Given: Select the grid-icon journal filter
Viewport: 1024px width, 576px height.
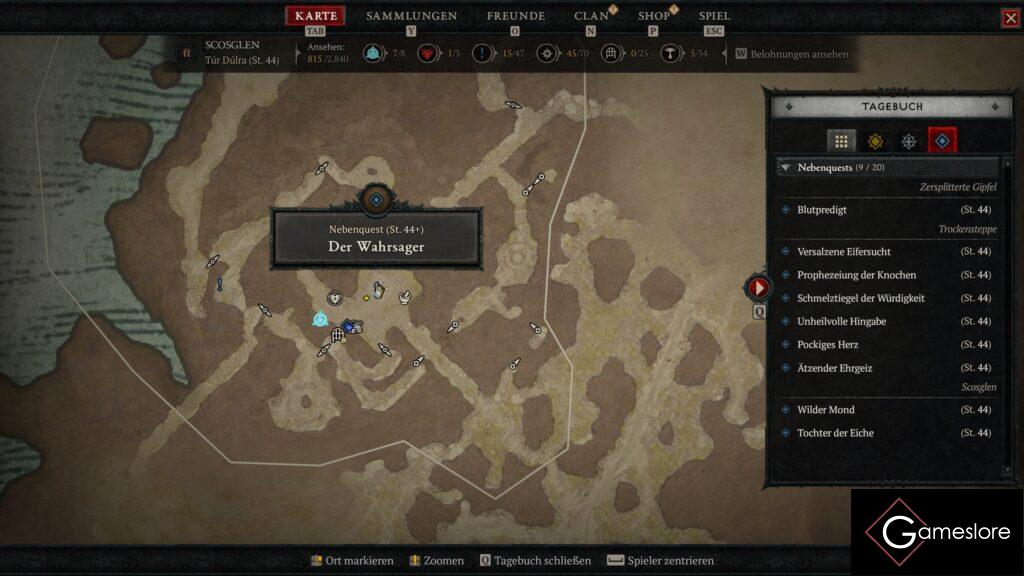Looking at the screenshot, I should tap(841, 141).
